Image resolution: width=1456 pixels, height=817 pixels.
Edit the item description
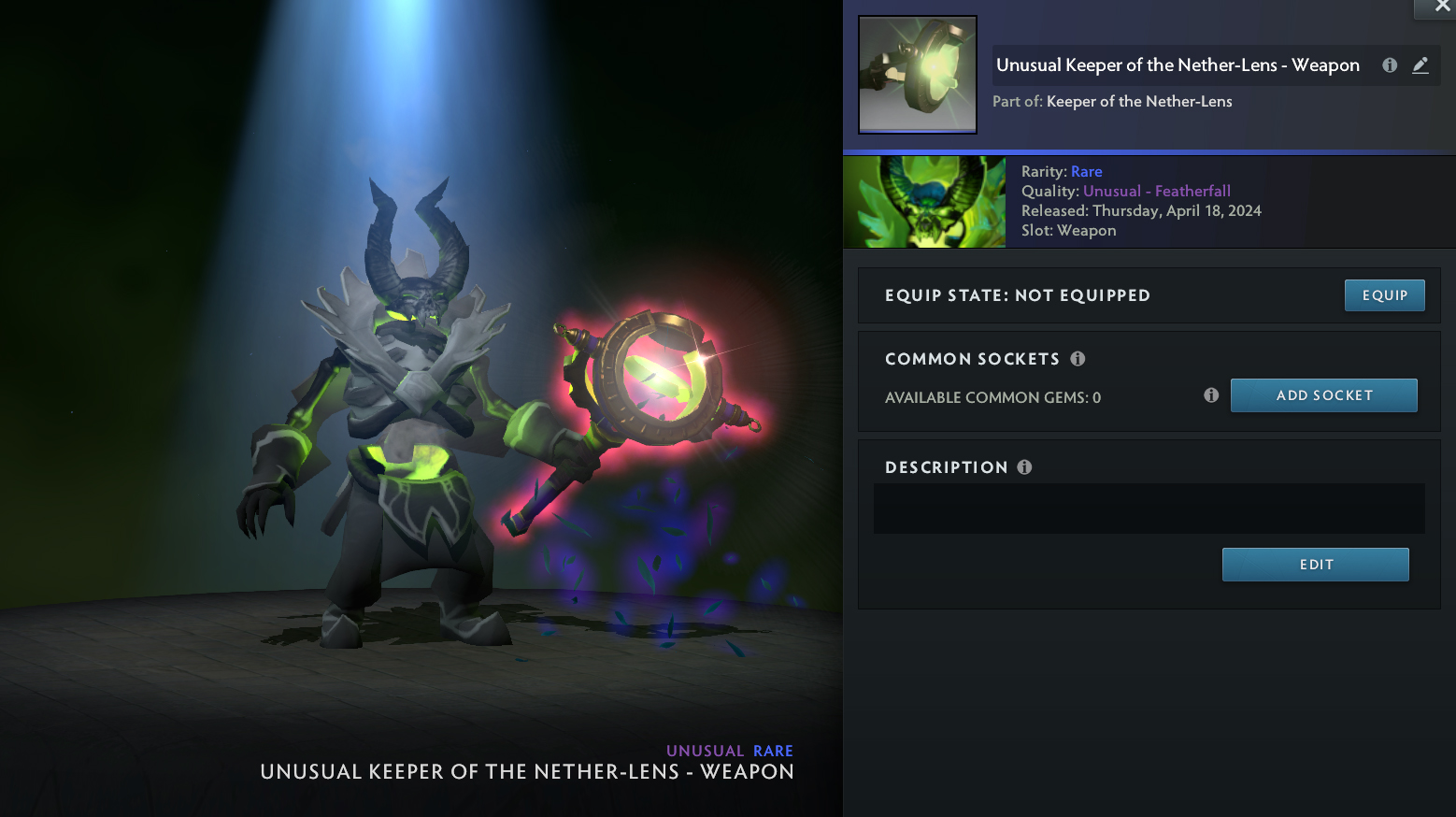(x=1315, y=565)
